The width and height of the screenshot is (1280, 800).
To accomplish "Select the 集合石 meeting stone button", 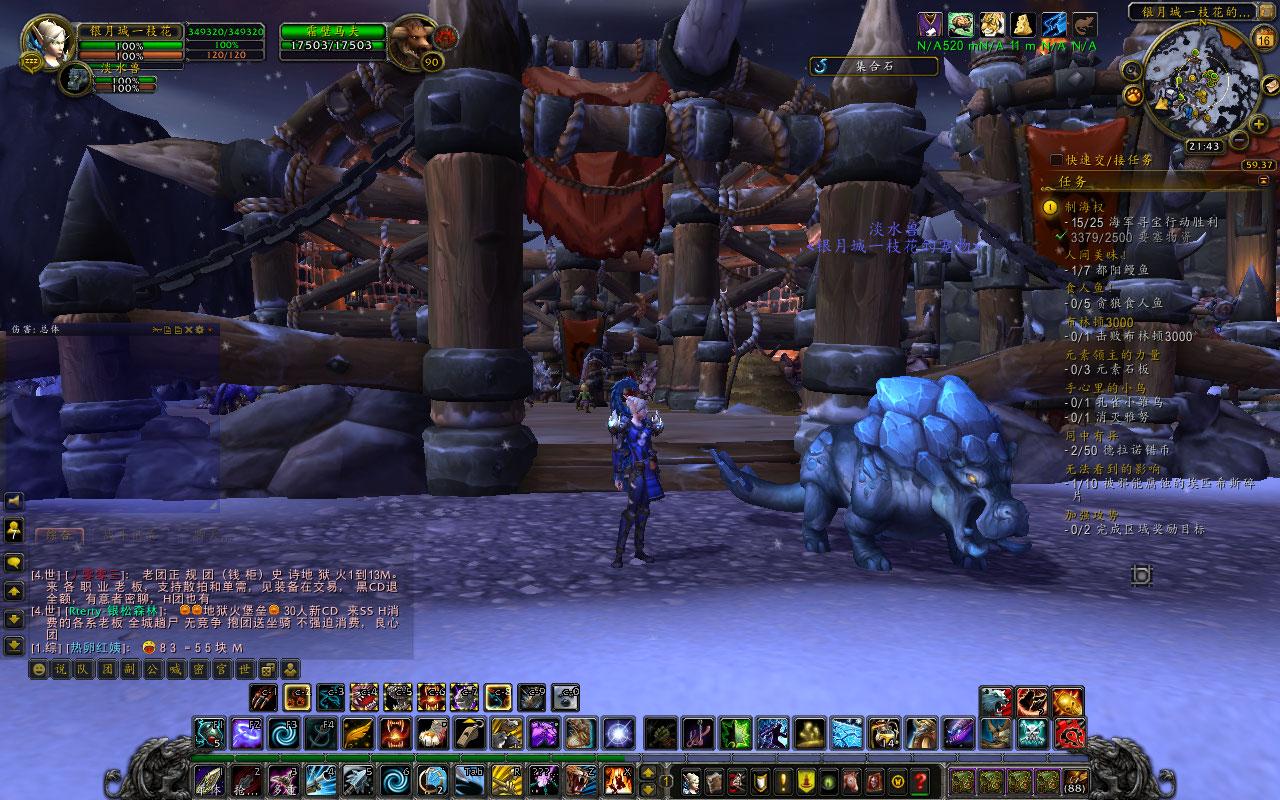I will pyautogui.click(x=873, y=66).
